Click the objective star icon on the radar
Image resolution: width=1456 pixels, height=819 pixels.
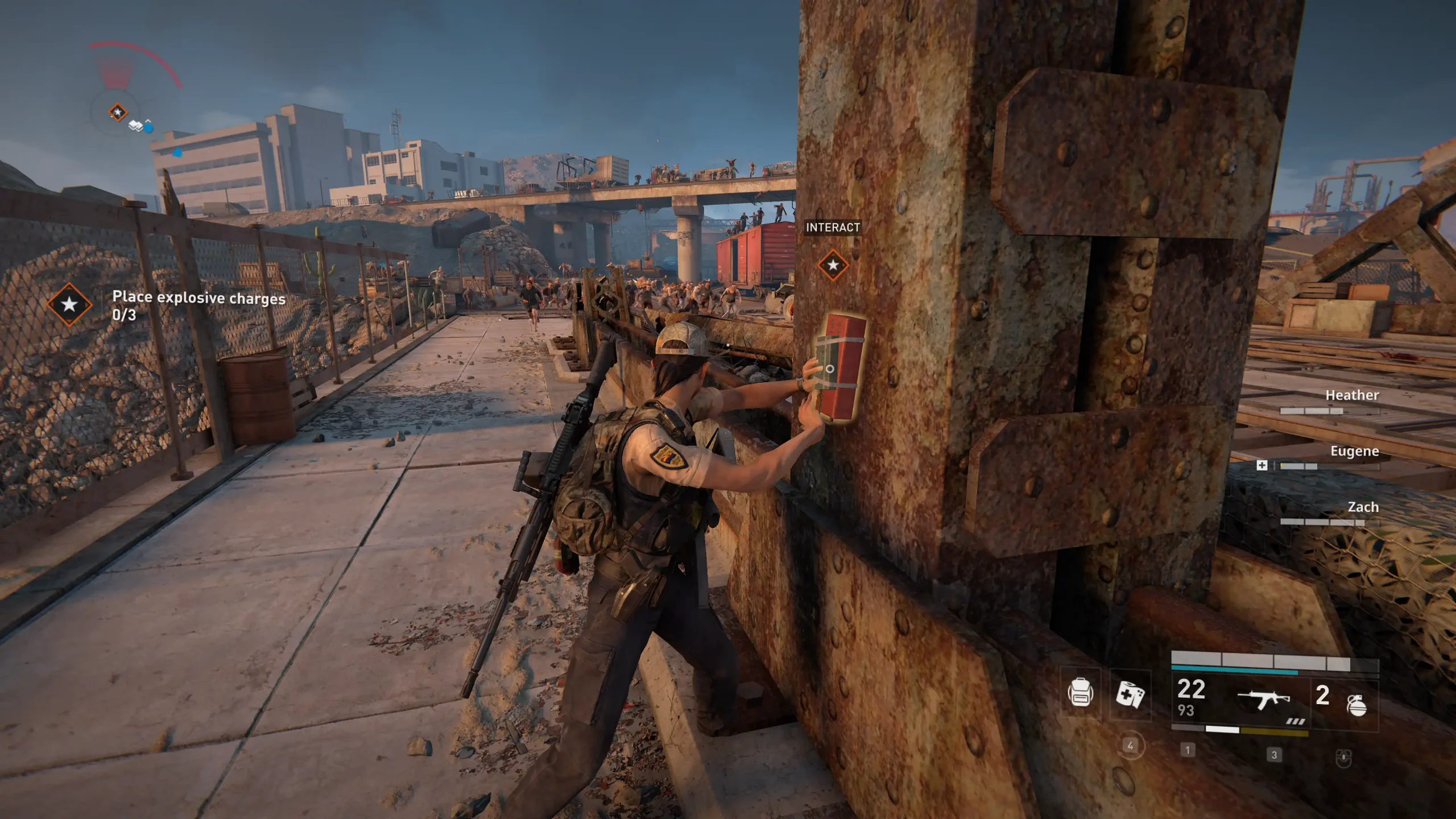tap(118, 112)
